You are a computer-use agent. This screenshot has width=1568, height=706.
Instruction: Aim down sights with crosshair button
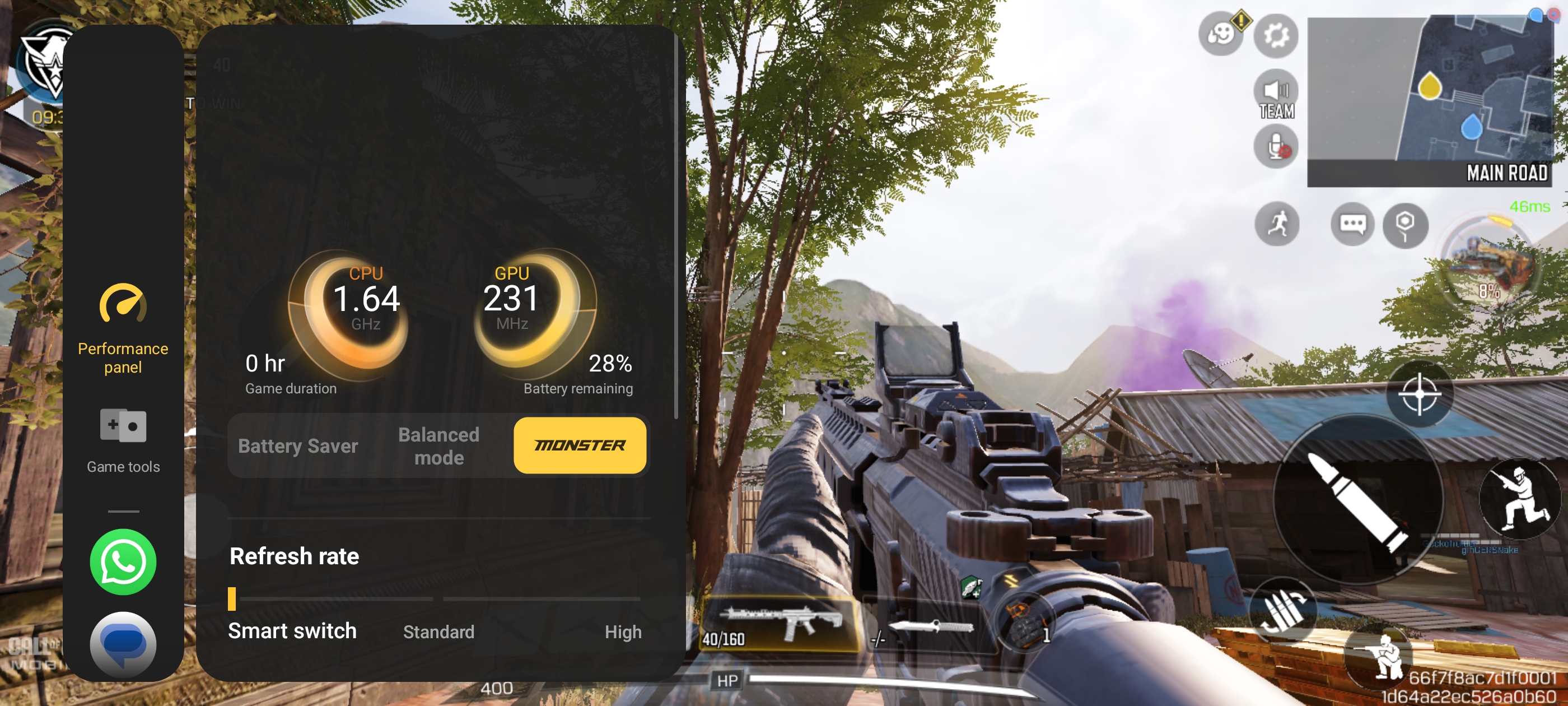click(x=1419, y=394)
